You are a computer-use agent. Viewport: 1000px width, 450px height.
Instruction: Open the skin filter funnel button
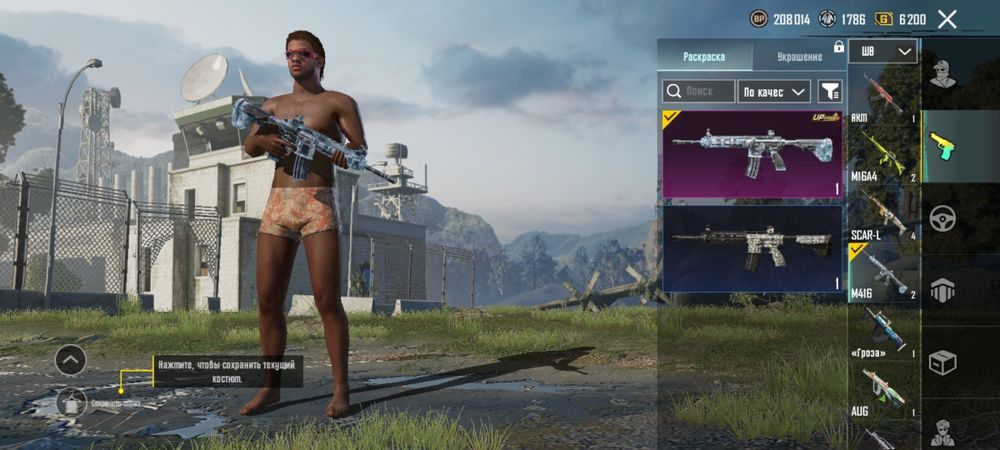point(830,92)
